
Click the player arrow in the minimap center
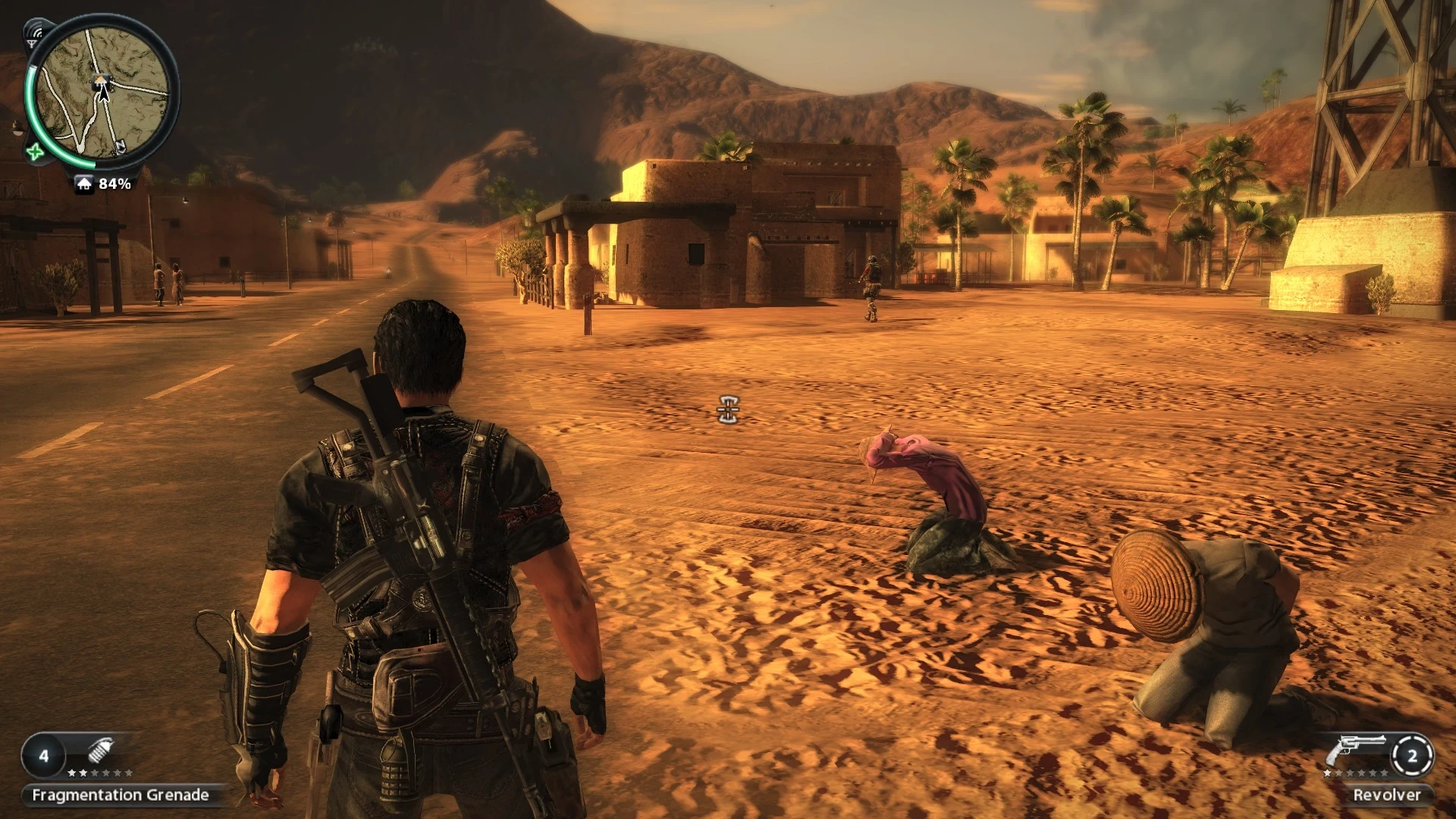pyautogui.click(x=103, y=94)
